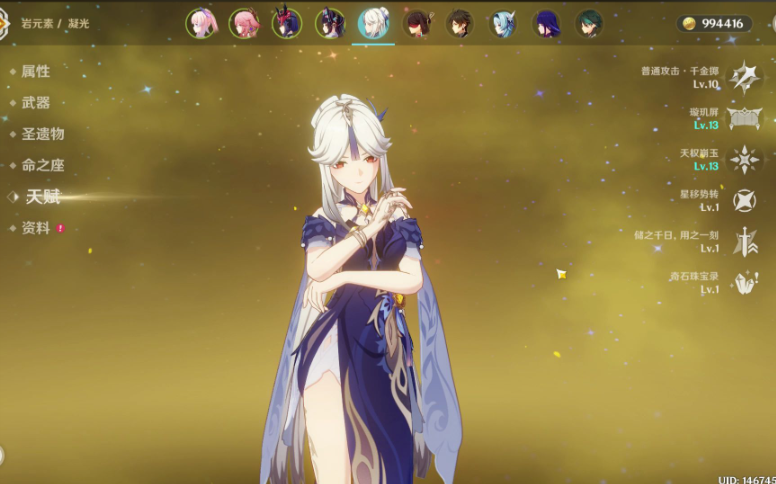
Task: Open the 属性 (Attributes) menu entry
Action: pyautogui.click(x=35, y=71)
